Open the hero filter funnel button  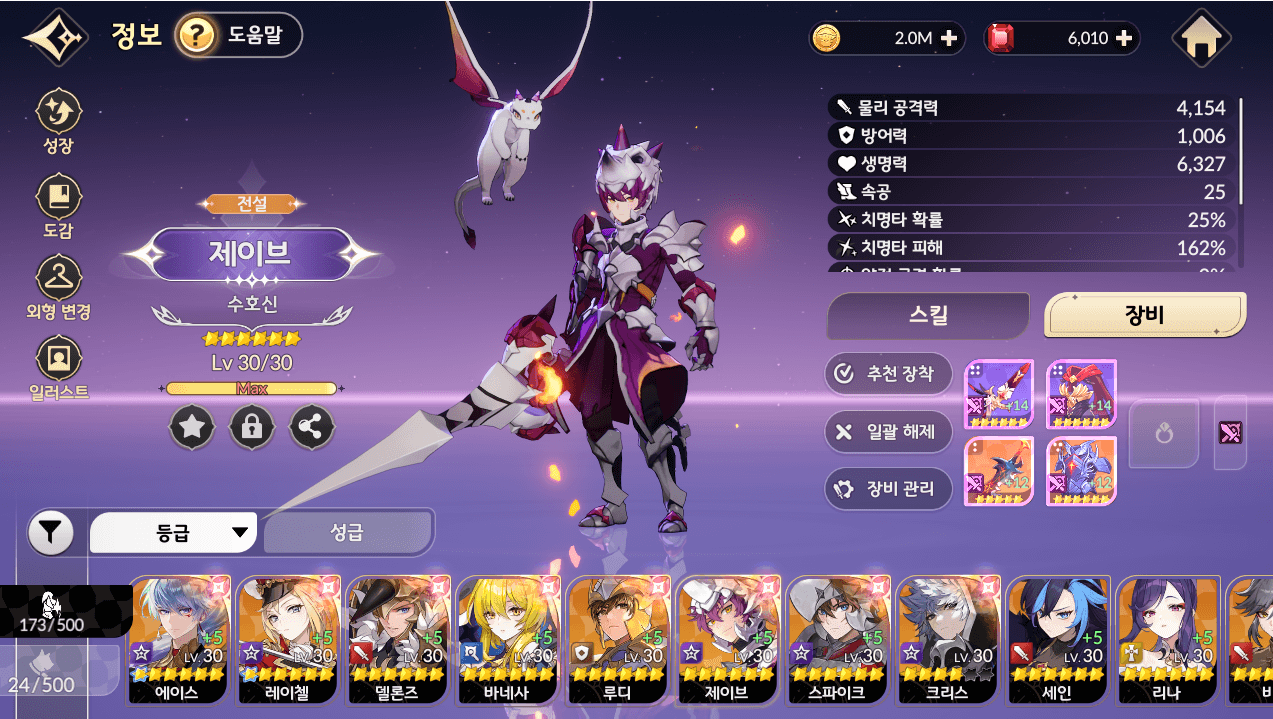click(x=51, y=533)
